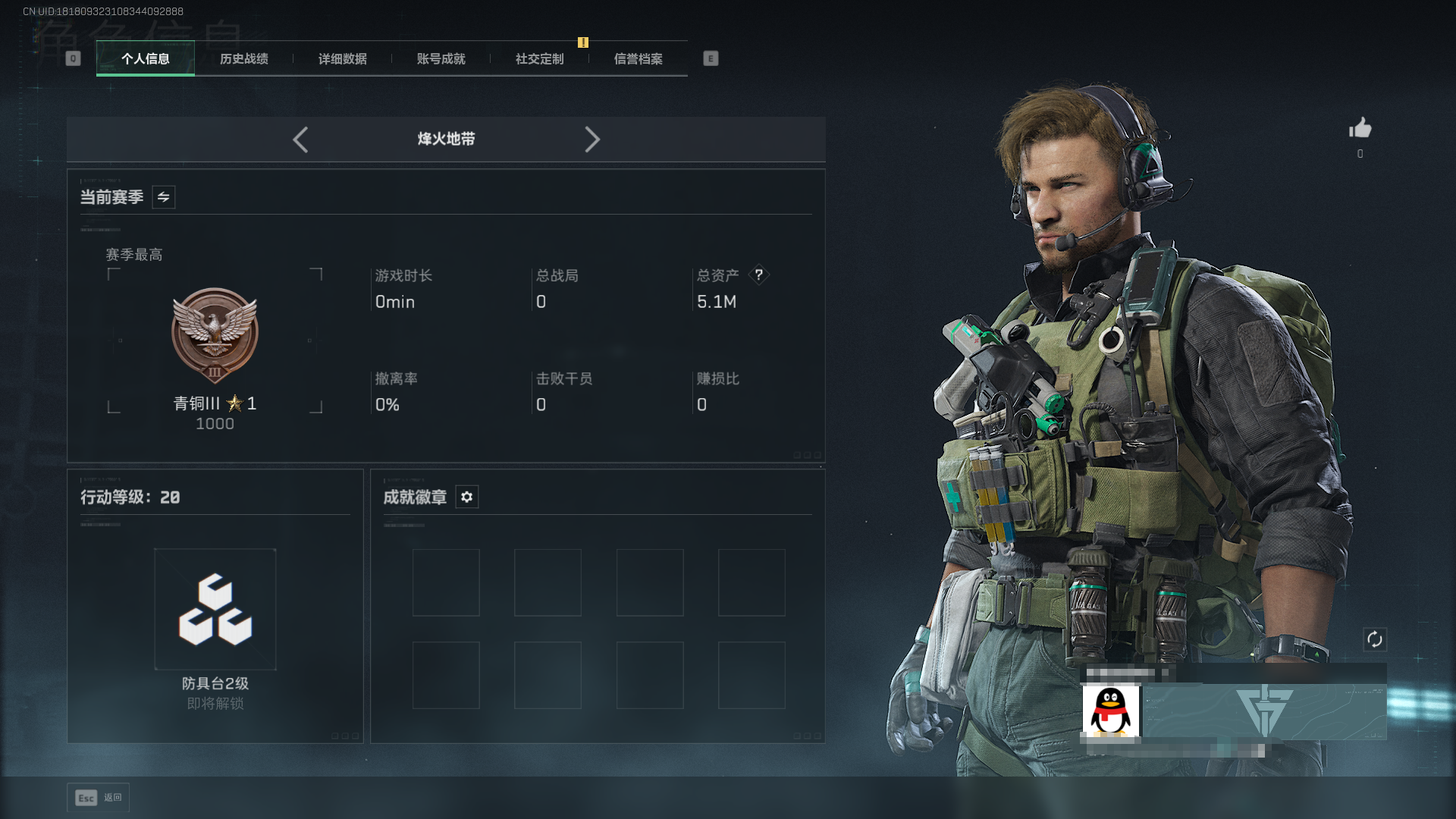This screenshot has height=819, width=1456.
Task: Select the 青铜III rank eagle badge
Action: tap(215, 334)
